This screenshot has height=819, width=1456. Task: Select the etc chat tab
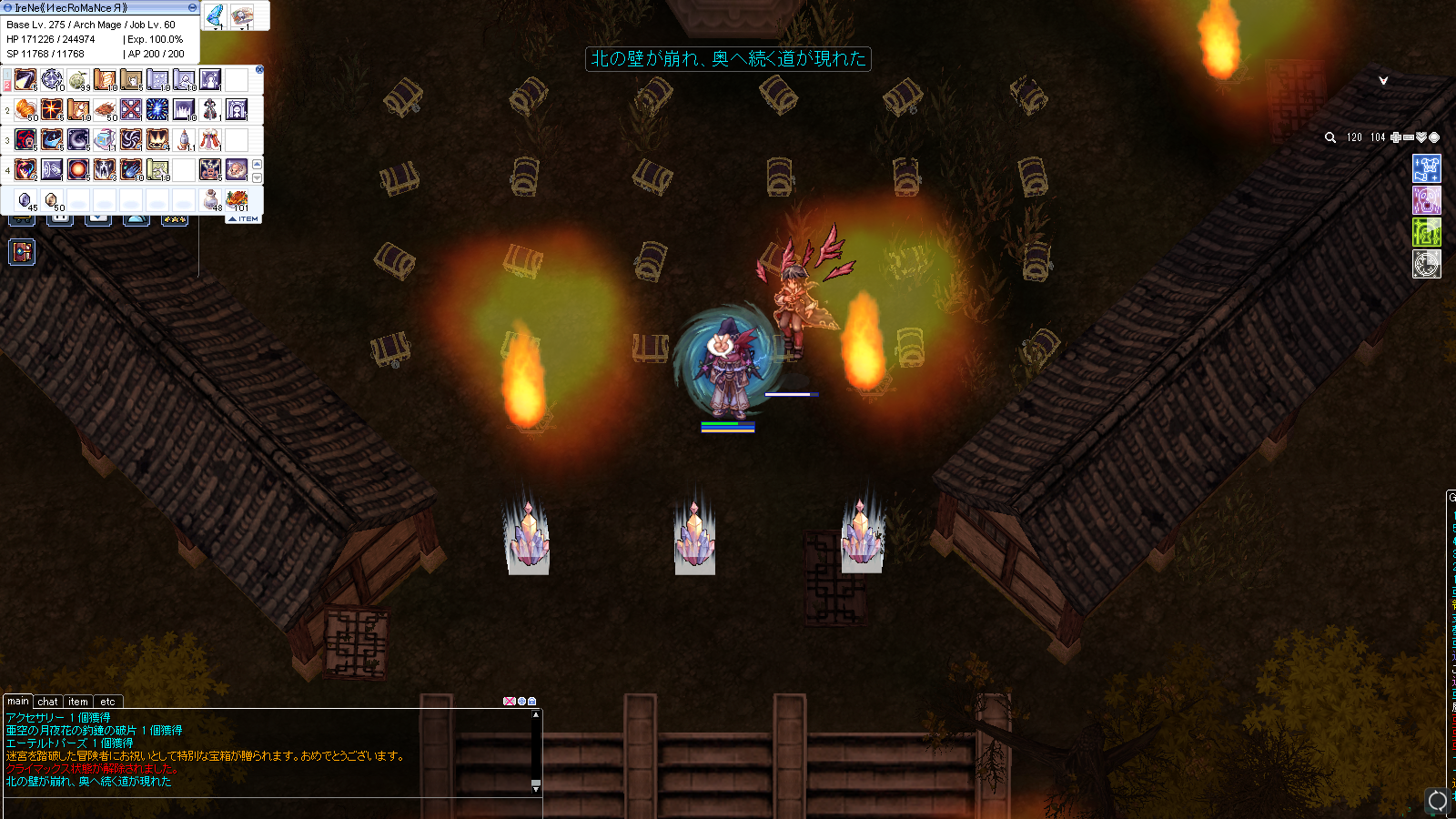[x=107, y=702]
